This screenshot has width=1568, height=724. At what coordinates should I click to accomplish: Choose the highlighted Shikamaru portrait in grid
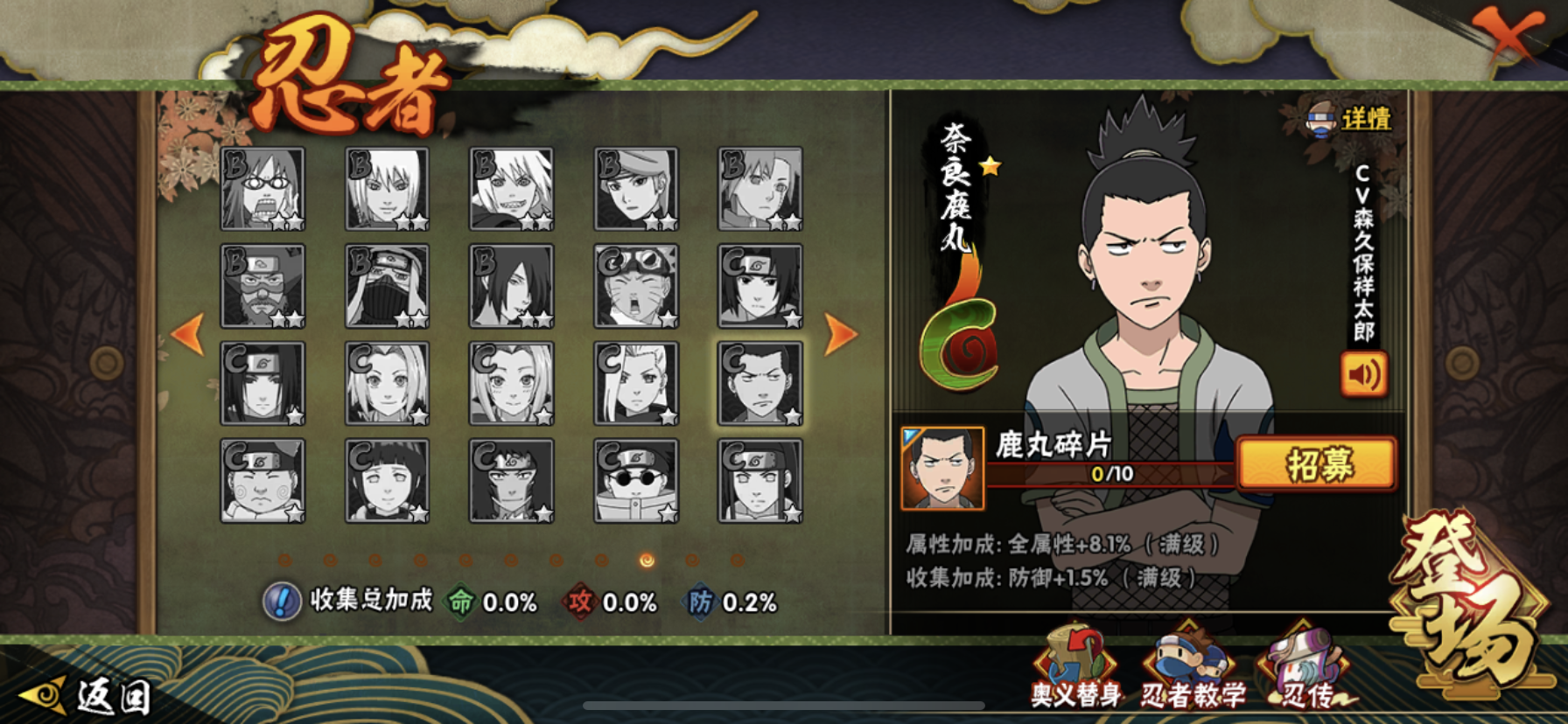click(759, 383)
